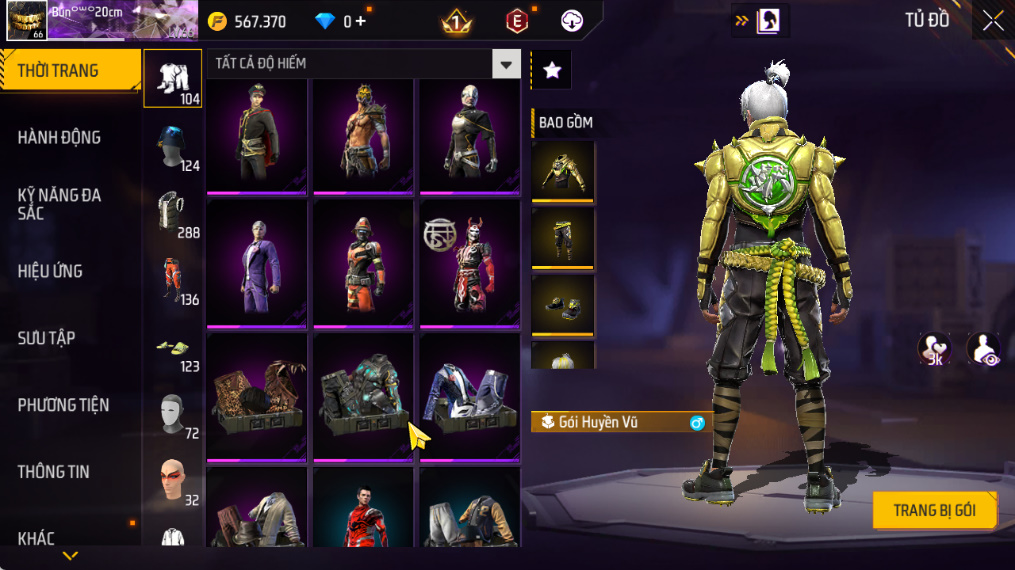Click the star favorites button
Viewport: 1015px width, 570px height.
(x=551, y=69)
